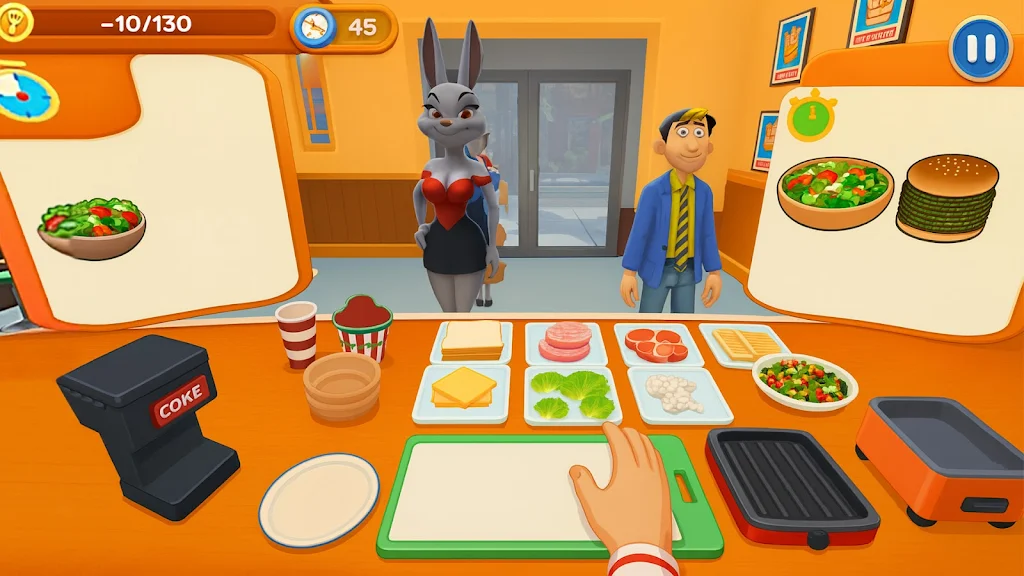Viewport: 1024px width, 576px height.
Task: Select the empty white serving plate
Action: (x=319, y=499)
